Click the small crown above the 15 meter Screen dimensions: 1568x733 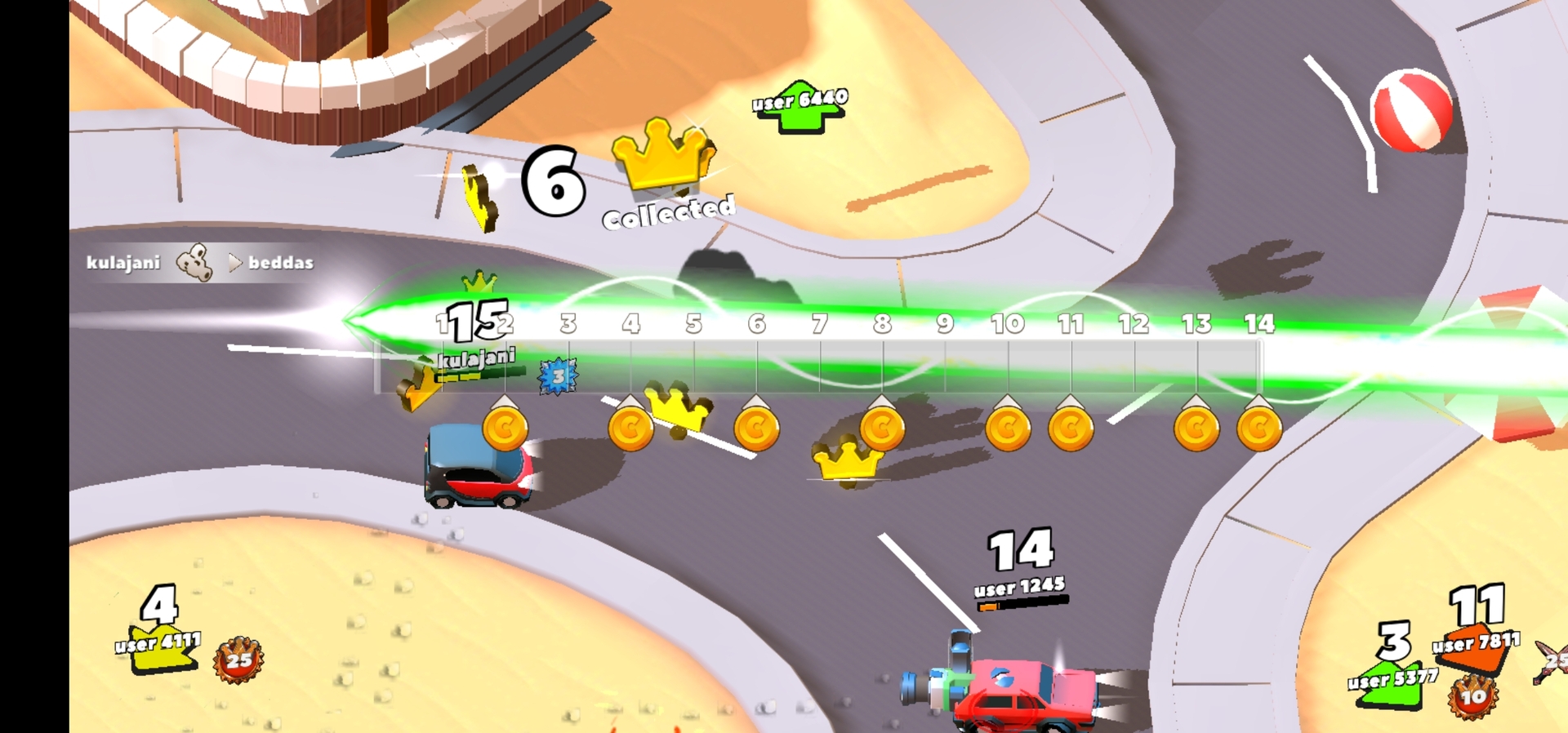point(480,281)
